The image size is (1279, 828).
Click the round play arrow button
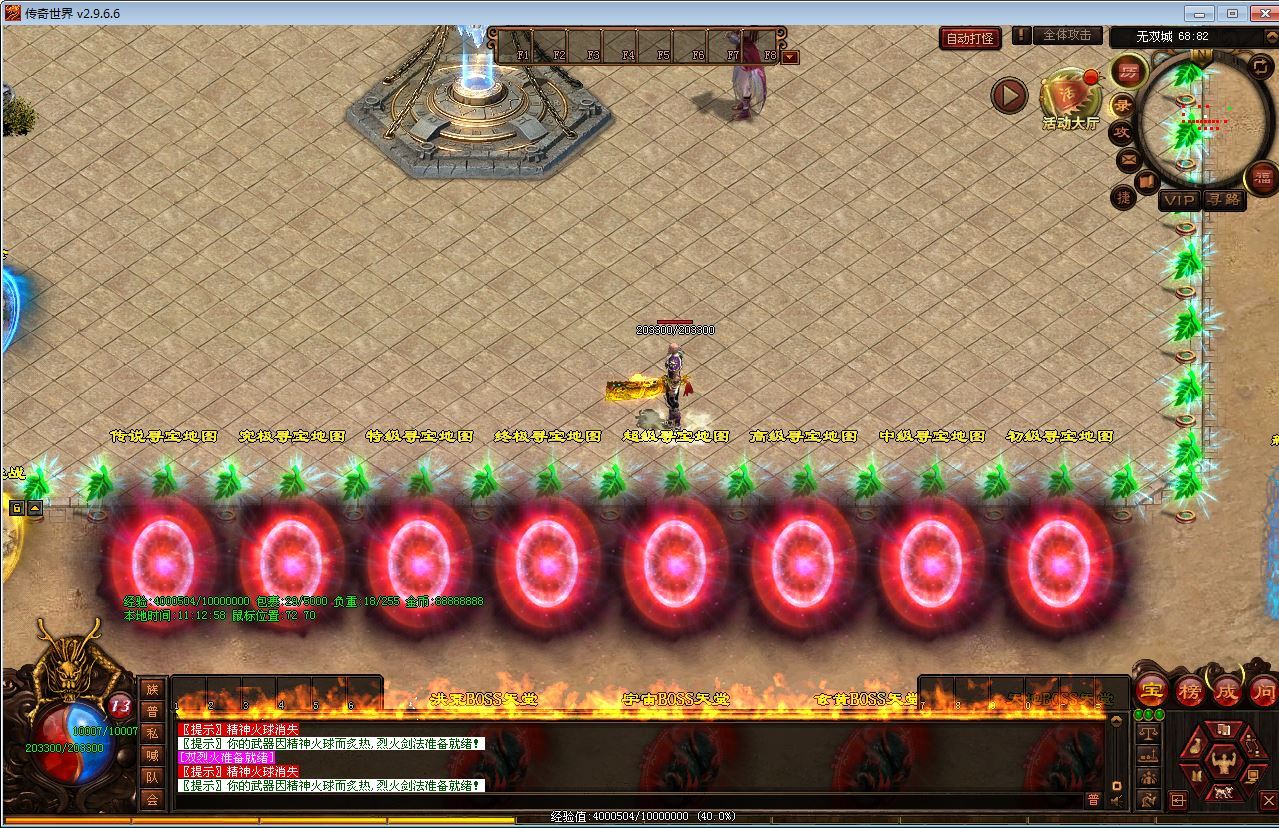1009,96
